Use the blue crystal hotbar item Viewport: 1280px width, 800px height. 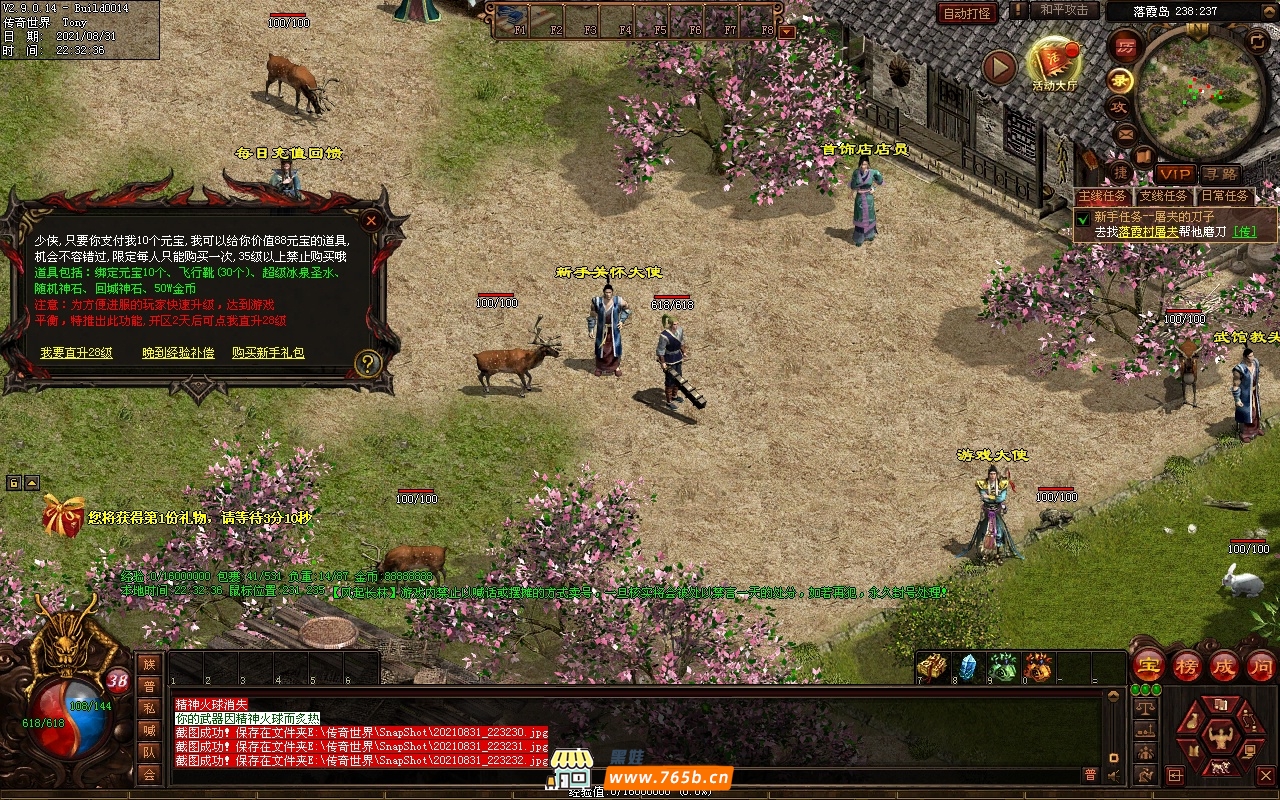[x=967, y=667]
